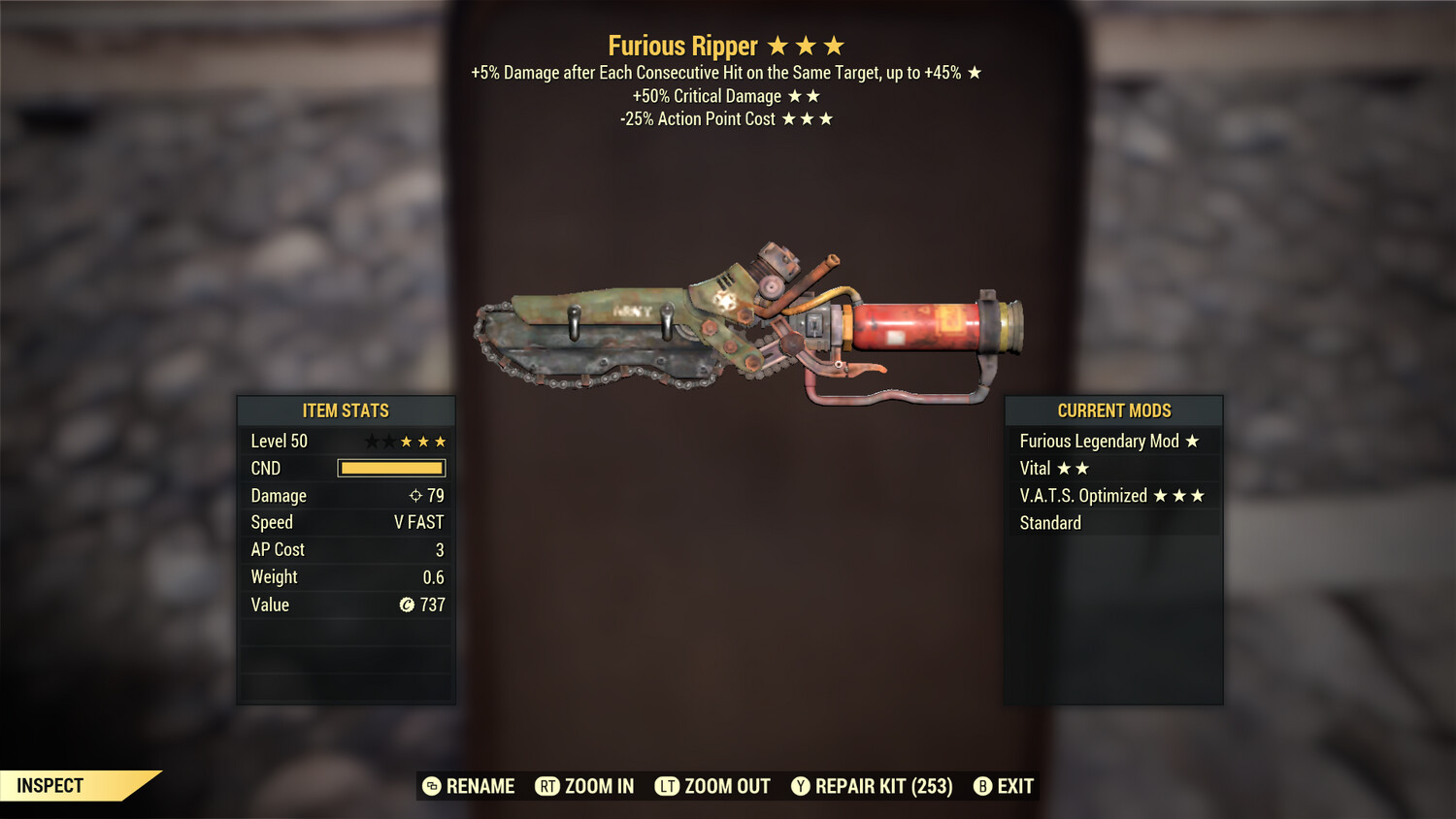Click the B Exit button icon
The image size is (1456, 819).
pos(983,786)
